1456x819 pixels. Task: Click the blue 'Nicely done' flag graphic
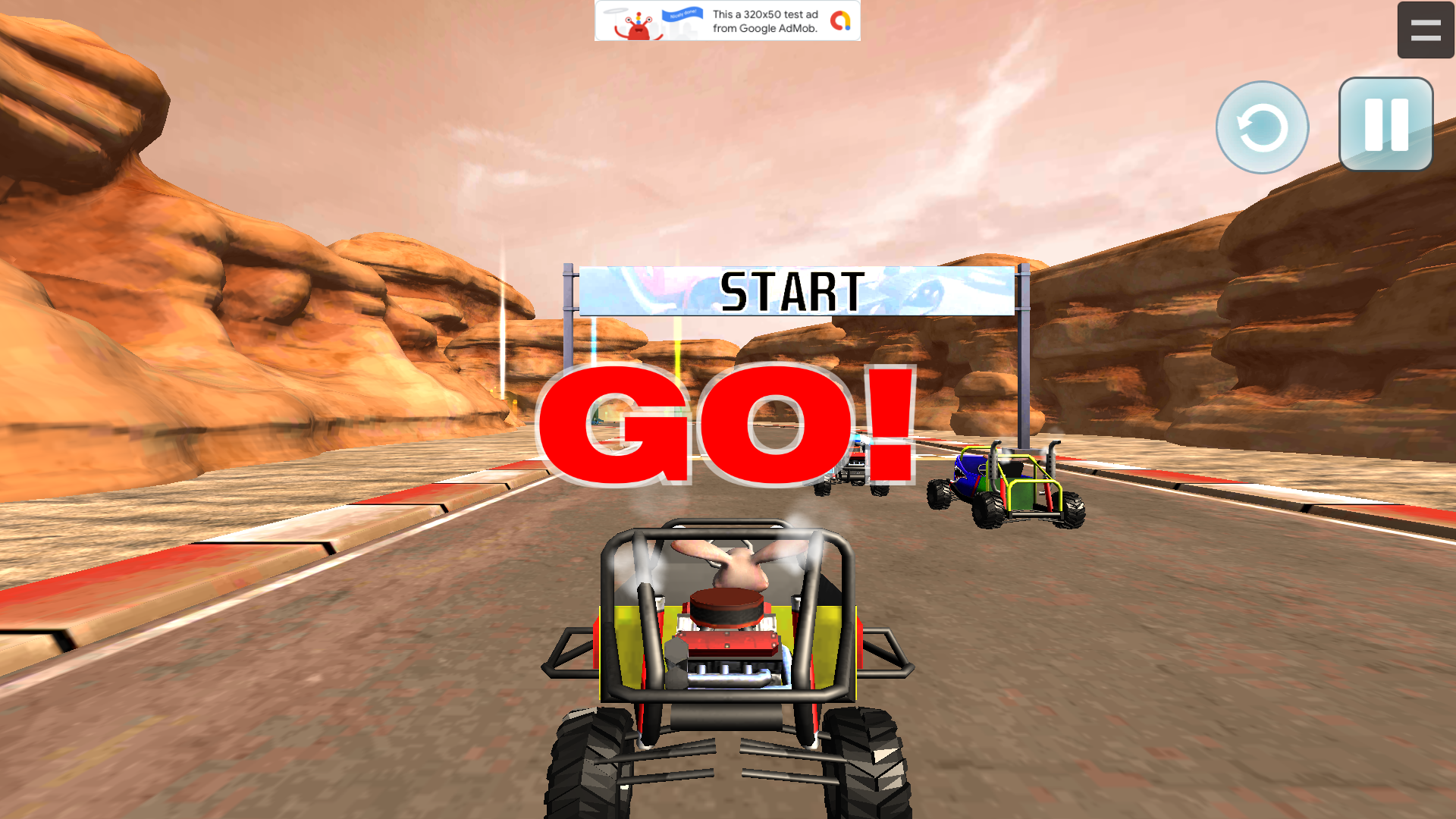coord(681,17)
